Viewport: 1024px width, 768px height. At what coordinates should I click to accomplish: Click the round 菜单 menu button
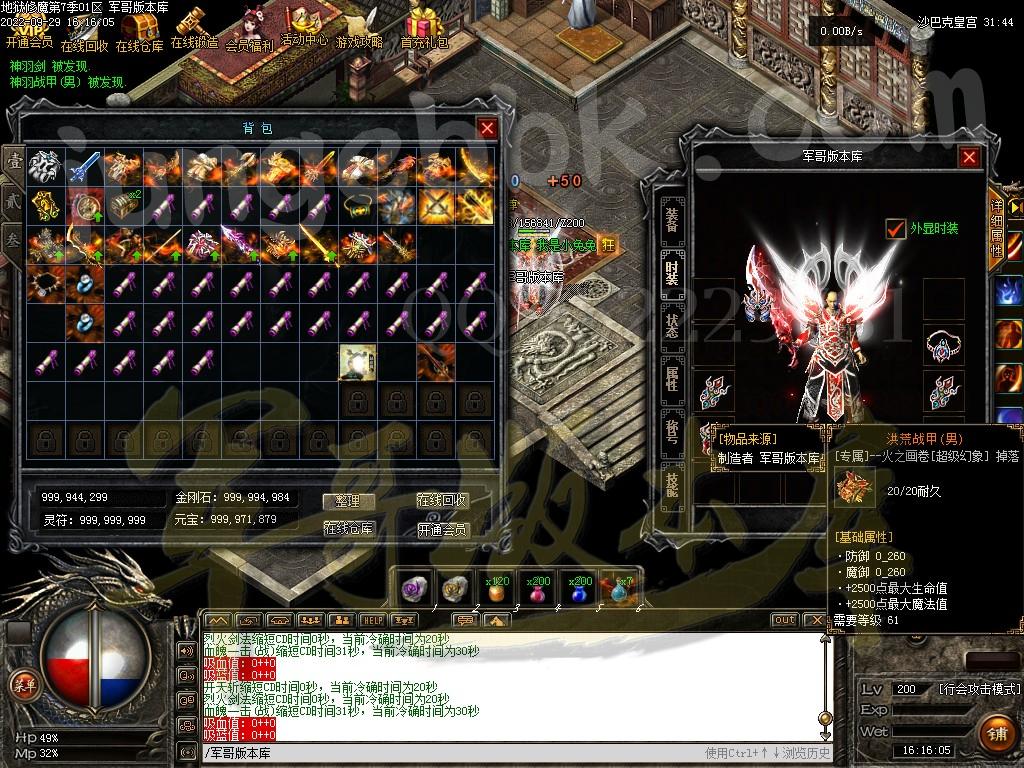coord(23,684)
